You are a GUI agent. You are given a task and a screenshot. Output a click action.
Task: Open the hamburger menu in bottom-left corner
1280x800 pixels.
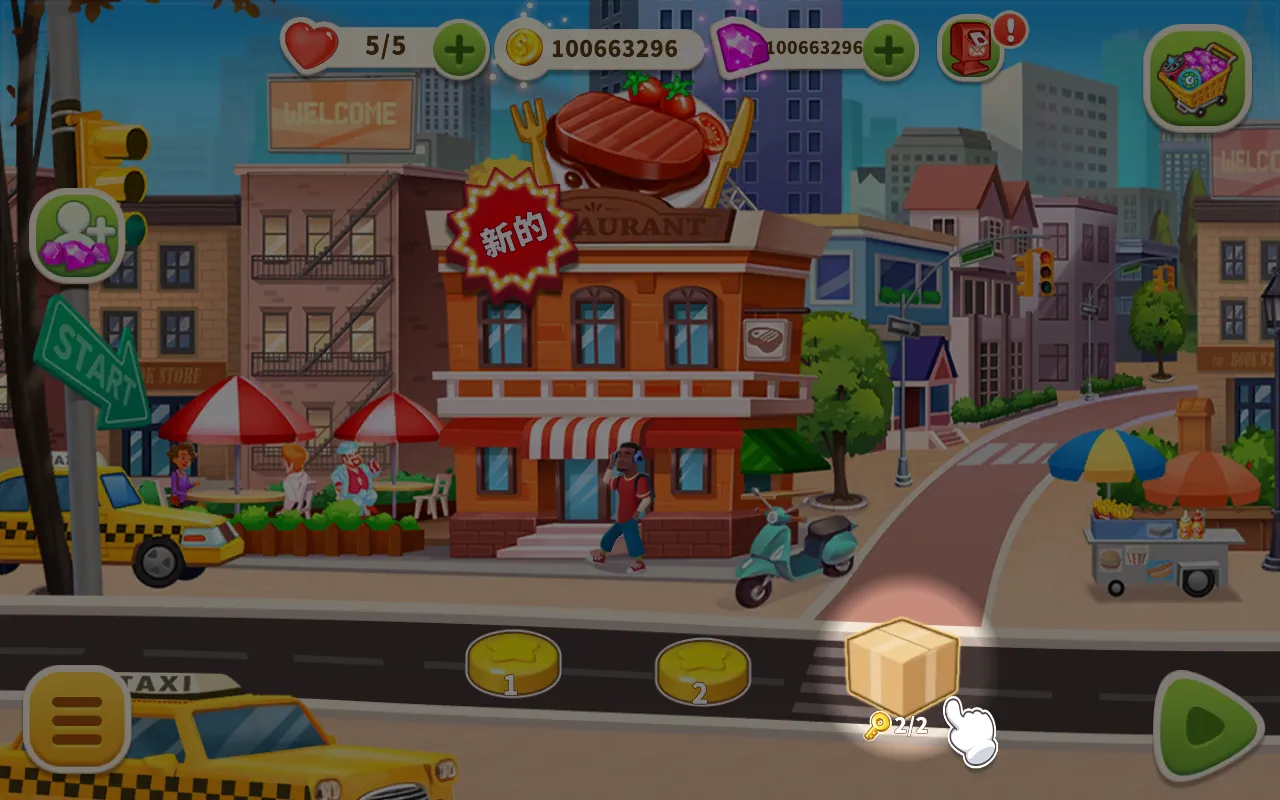pos(77,718)
